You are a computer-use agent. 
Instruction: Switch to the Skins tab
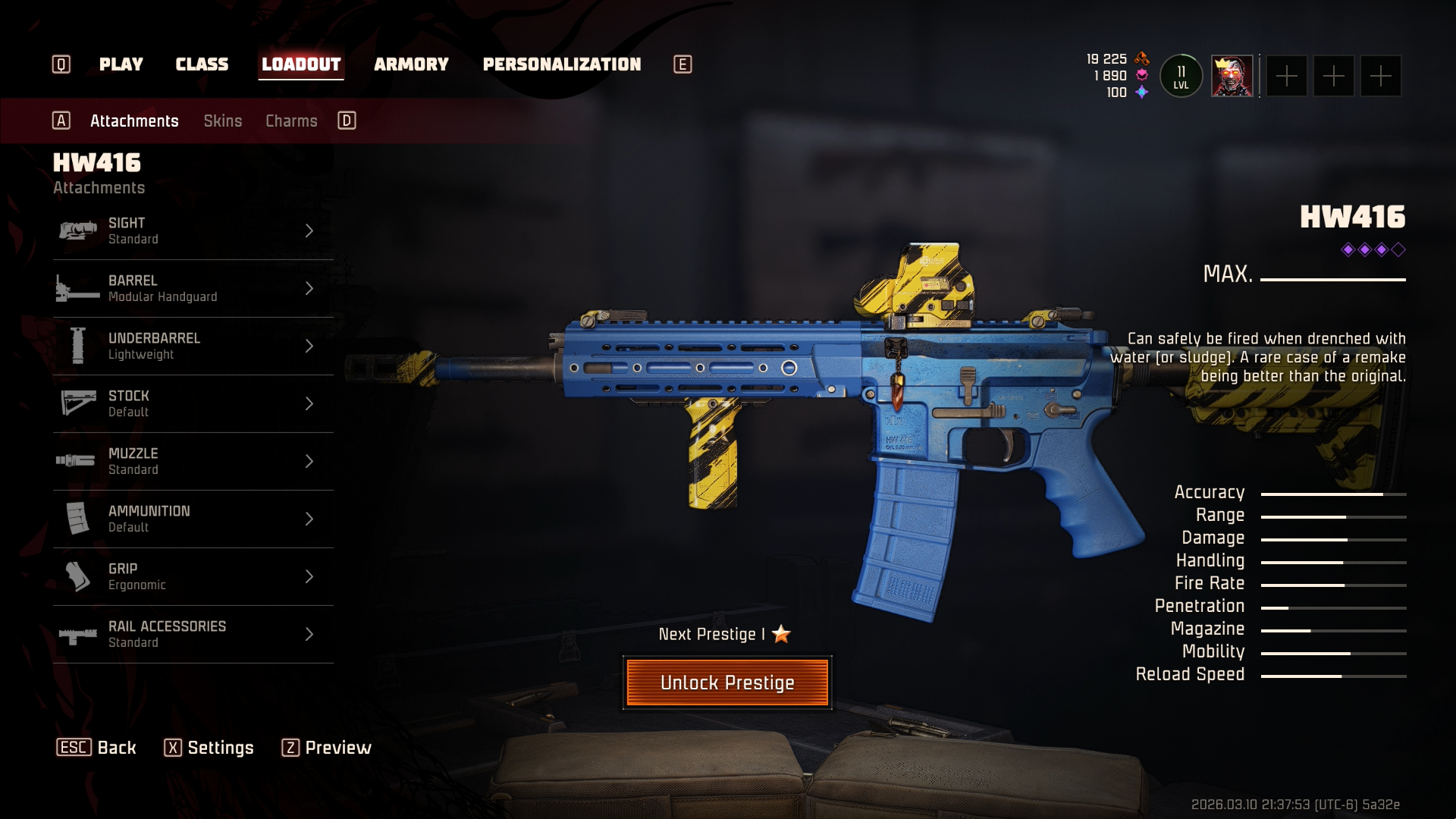223,121
